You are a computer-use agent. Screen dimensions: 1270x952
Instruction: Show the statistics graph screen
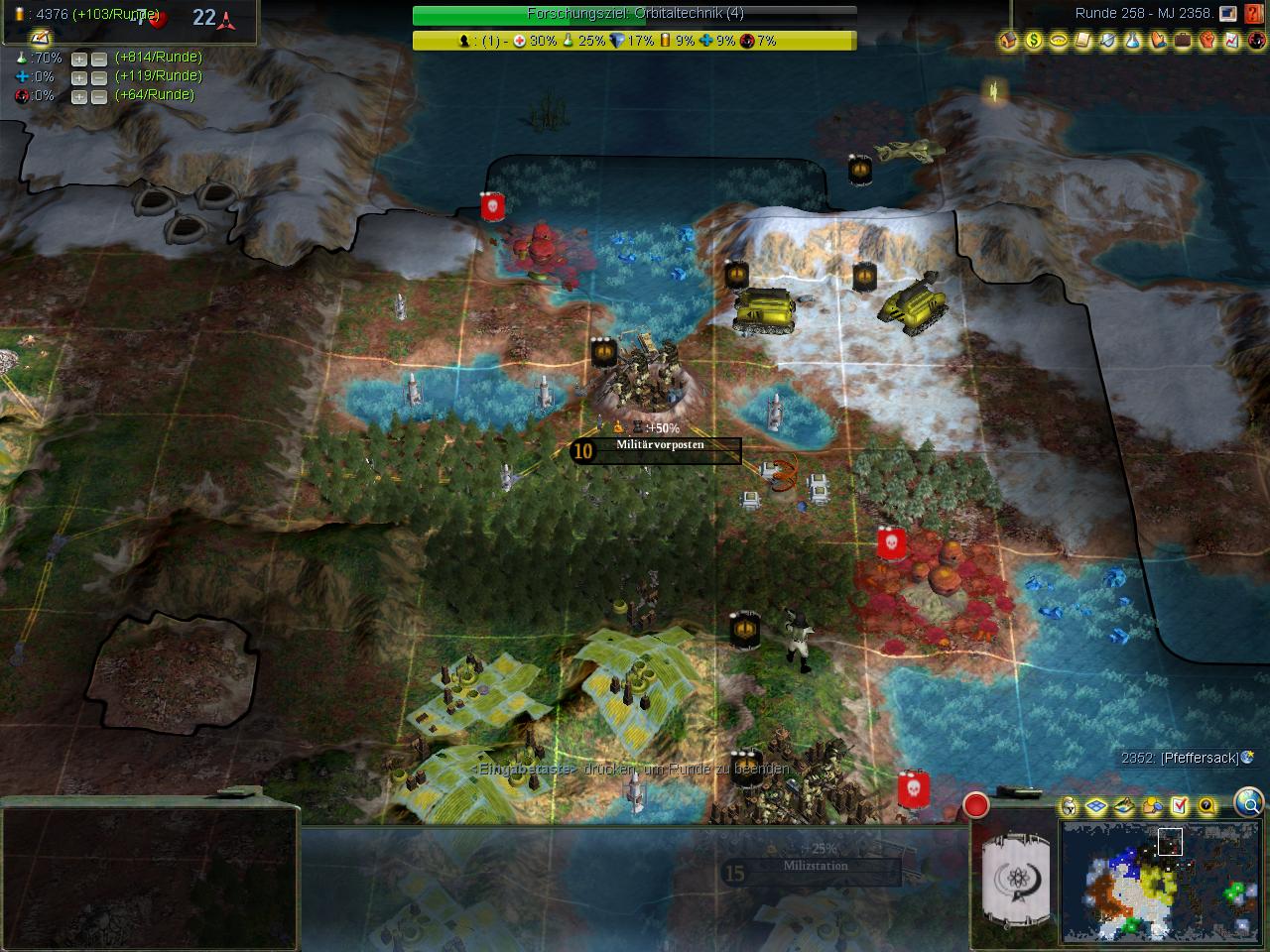(x=1232, y=41)
